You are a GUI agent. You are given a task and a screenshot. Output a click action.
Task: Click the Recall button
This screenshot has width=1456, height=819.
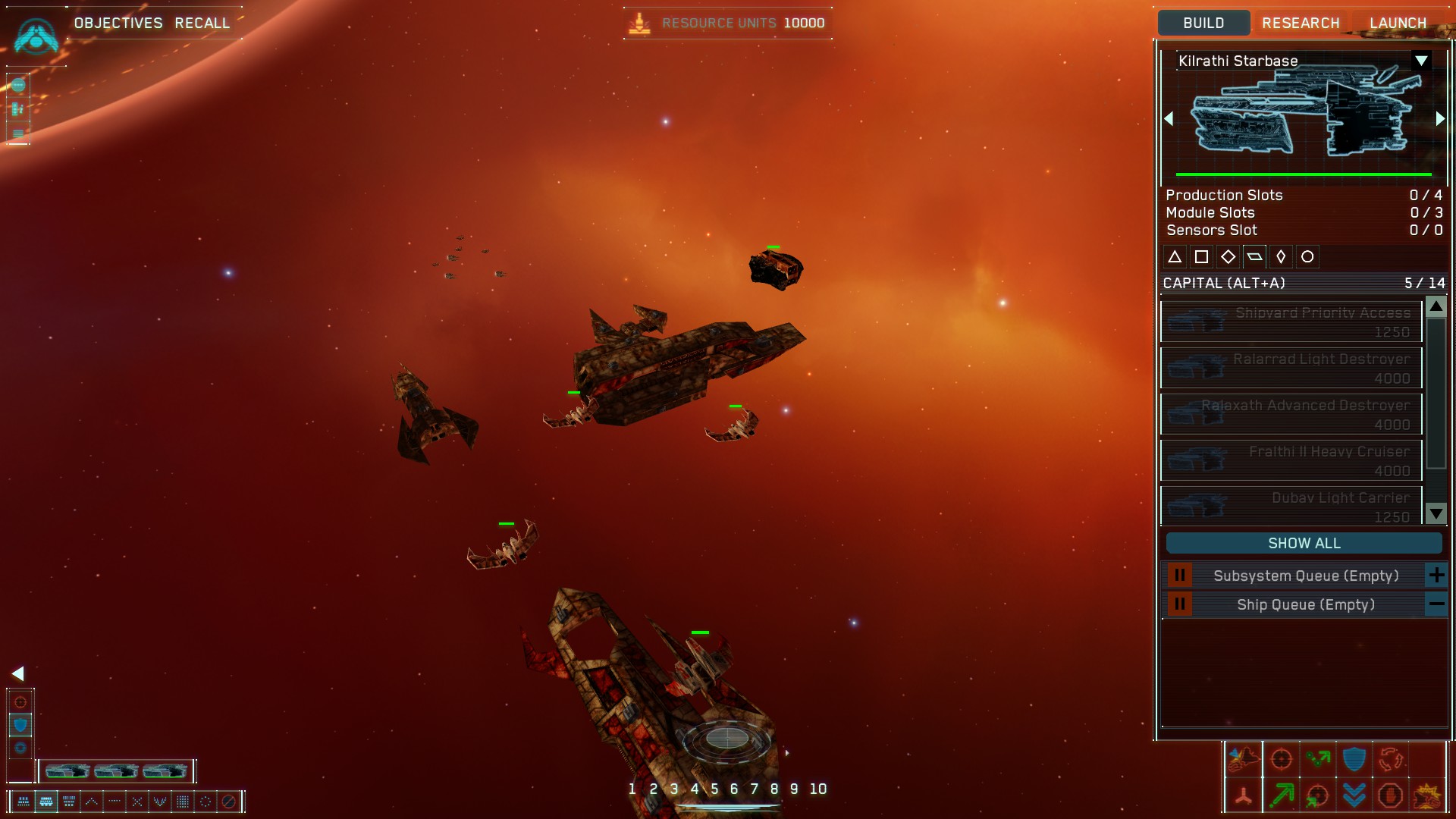202,23
